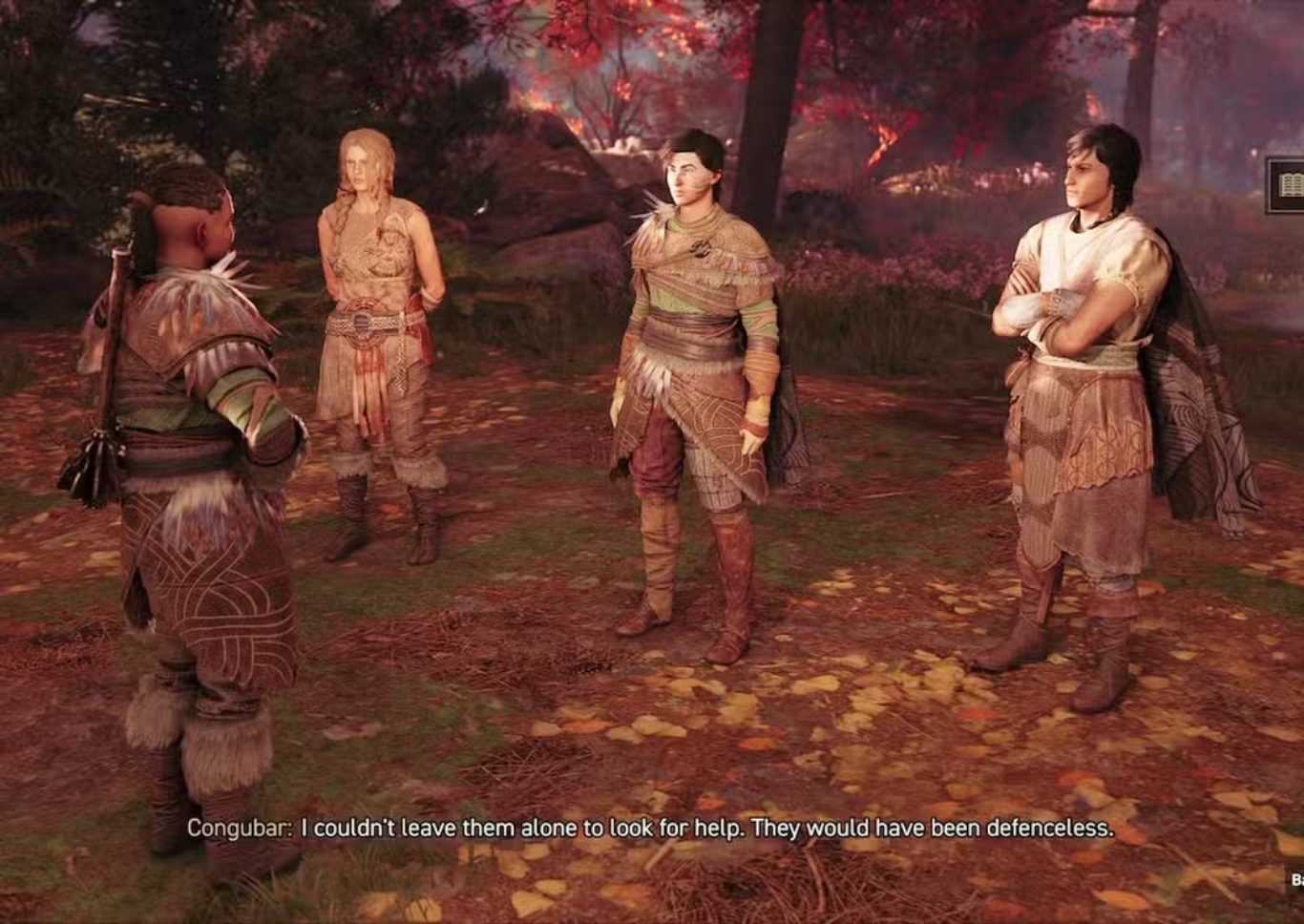
Task: Open the book icon dialogue log
Action: tap(1288, 185)
